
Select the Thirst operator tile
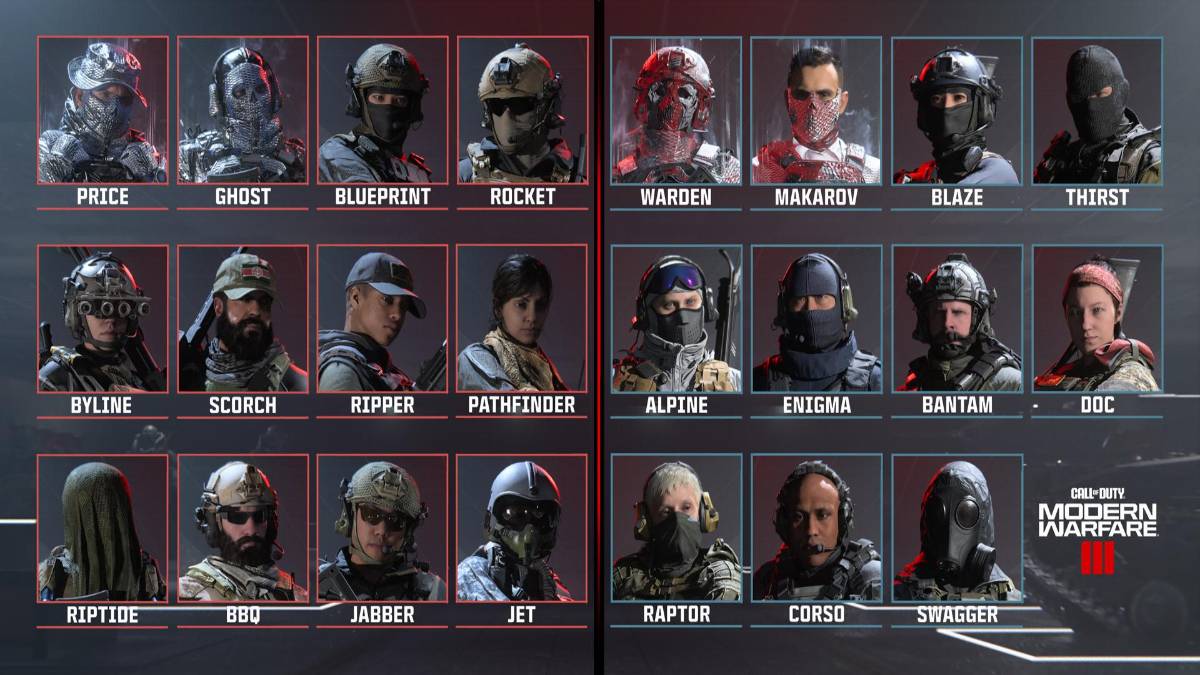(x=1097, y=110)
